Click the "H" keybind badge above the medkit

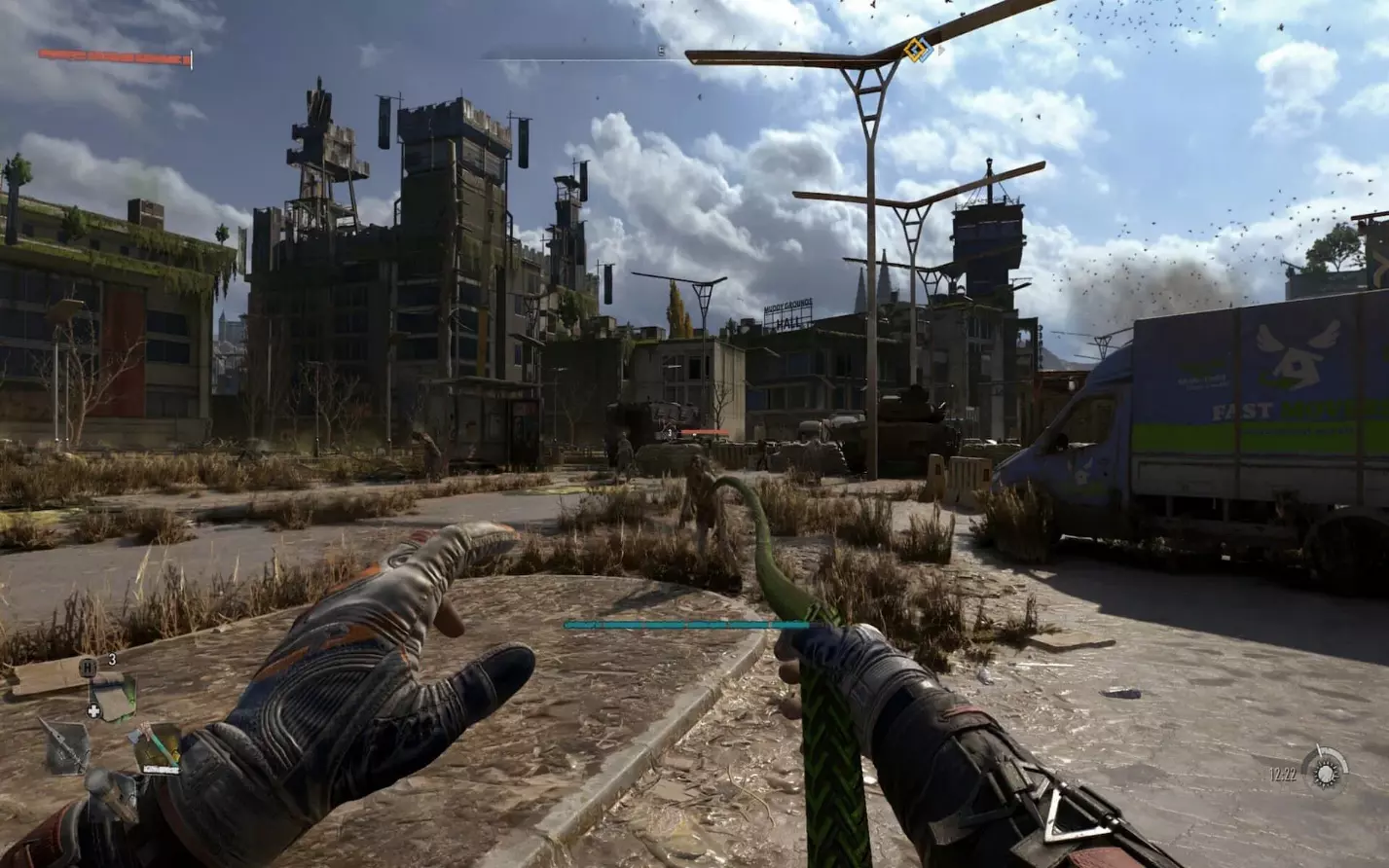tap(86, 667)
